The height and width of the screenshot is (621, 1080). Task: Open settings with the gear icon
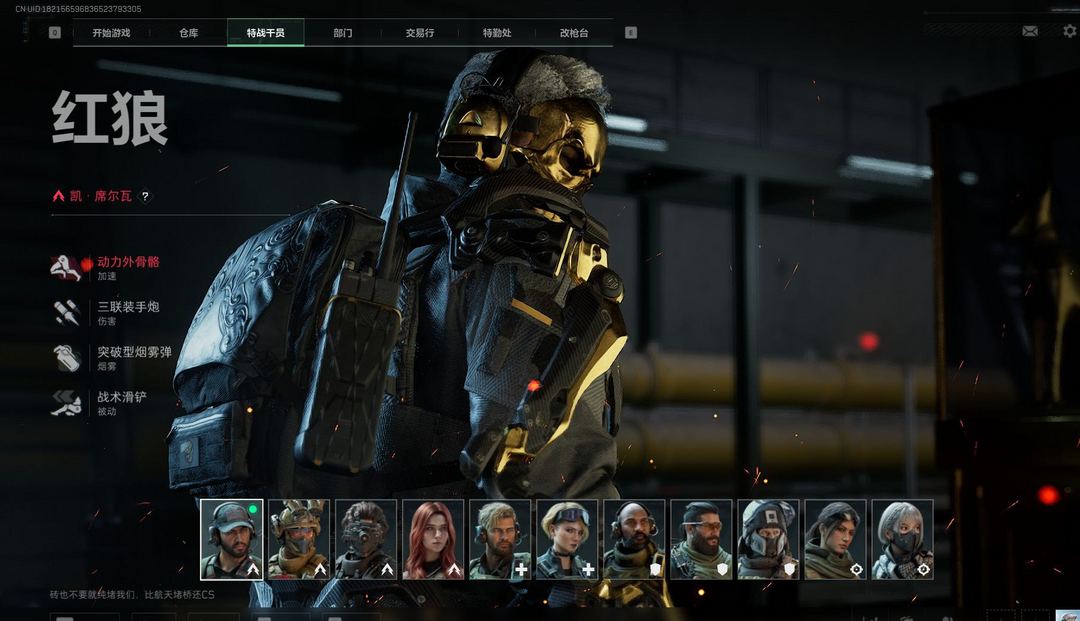click(x=1069, y=31)
